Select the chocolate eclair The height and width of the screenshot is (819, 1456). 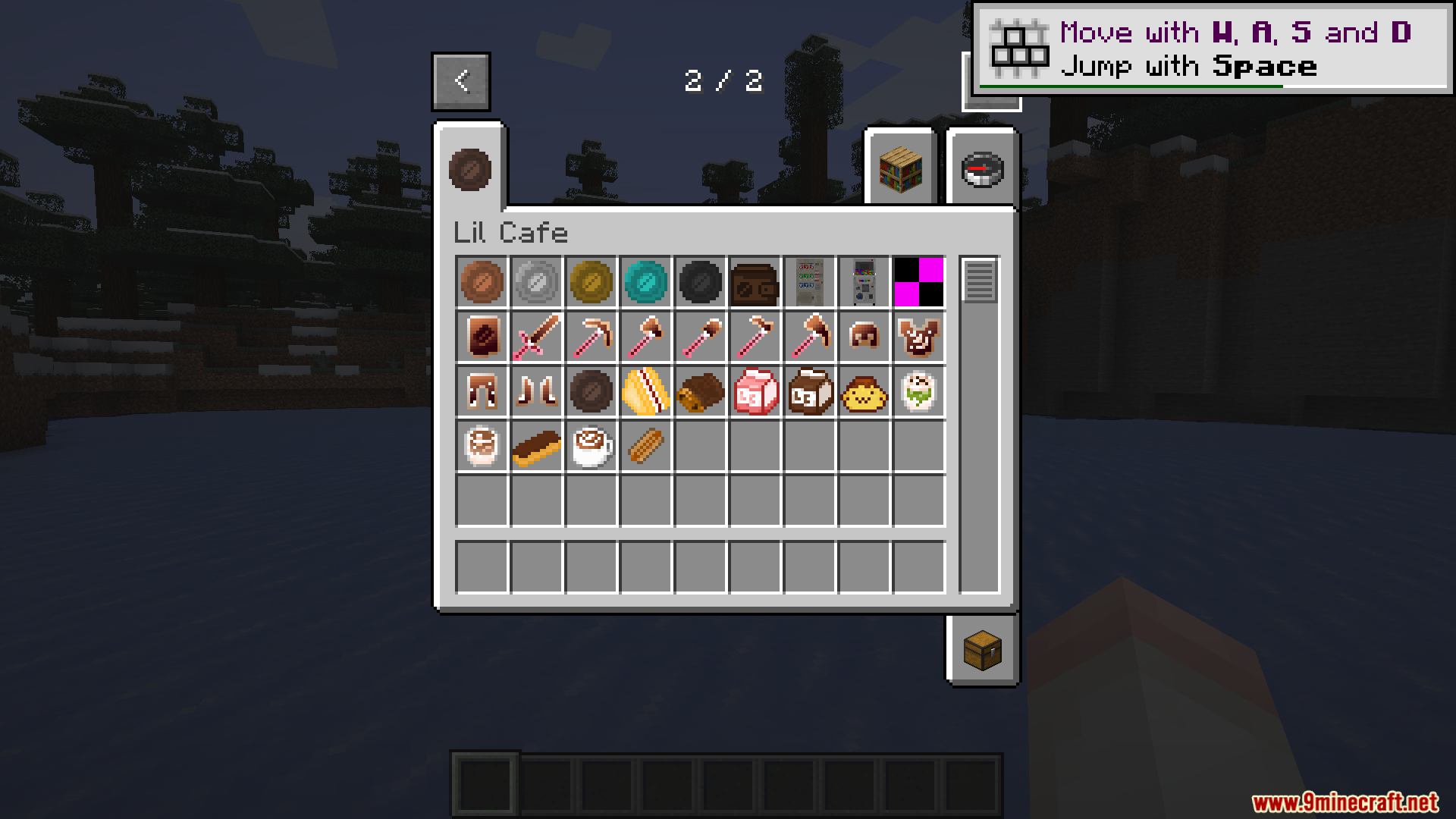[x=537, y=445]
